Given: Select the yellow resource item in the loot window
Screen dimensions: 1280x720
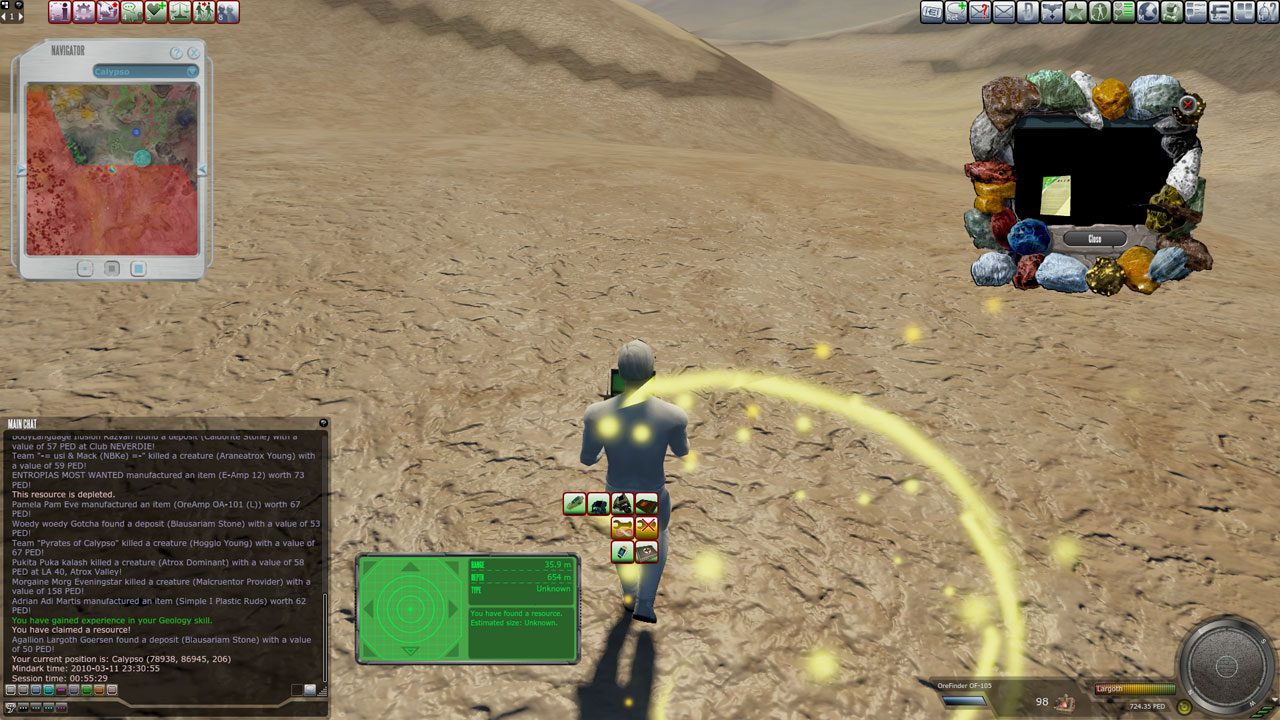Looking at the screenshot, I should (x=1055, y=195).
